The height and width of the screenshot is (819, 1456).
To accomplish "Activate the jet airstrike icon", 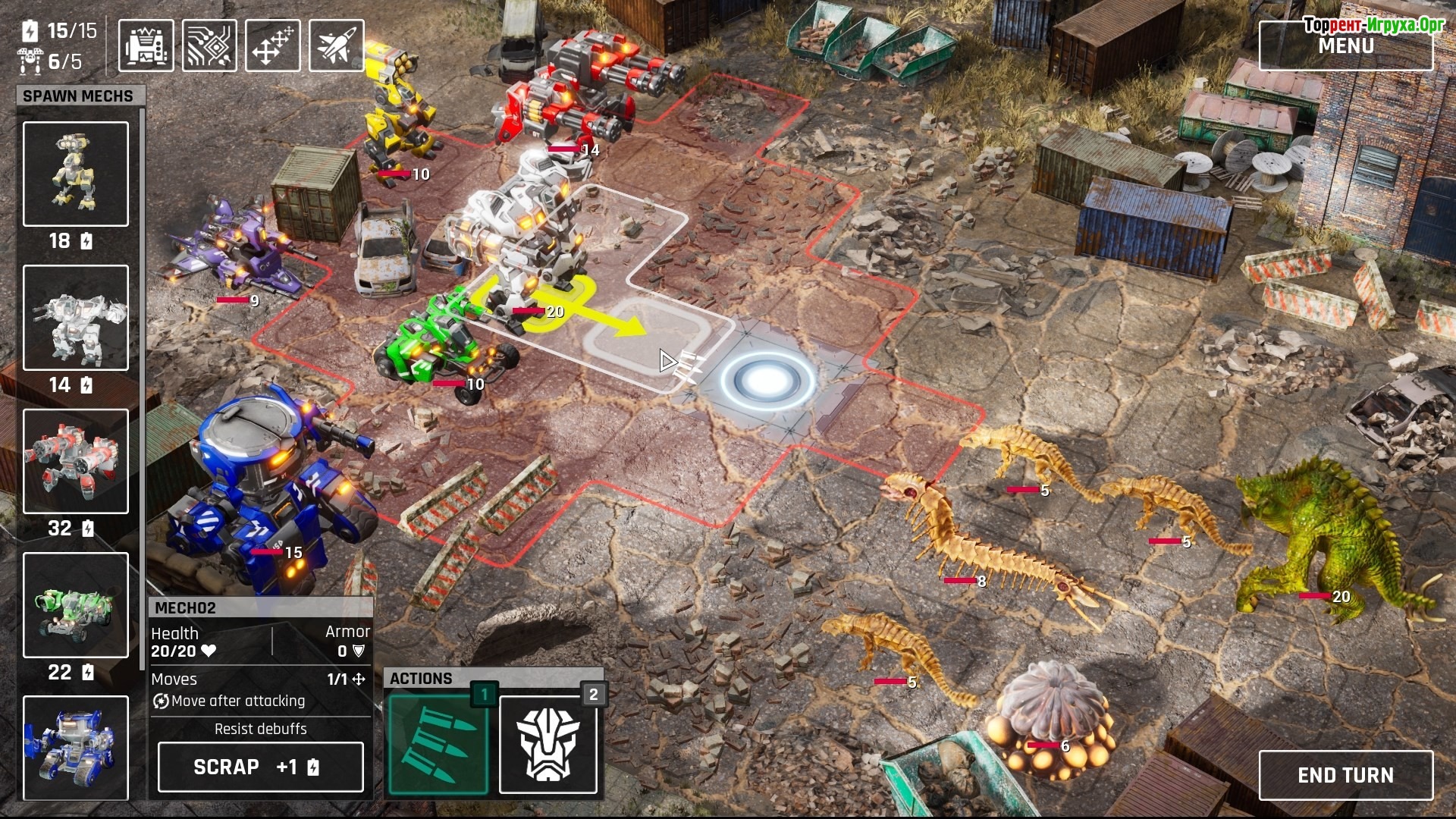I will 337,46.
